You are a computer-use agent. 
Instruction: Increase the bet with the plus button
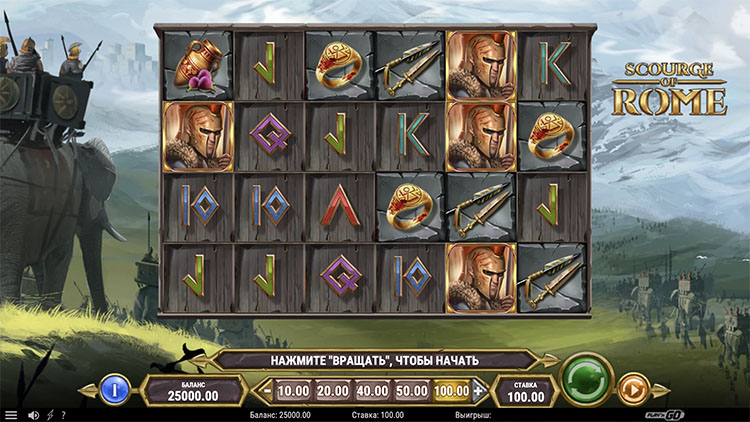tap(478, 390)
